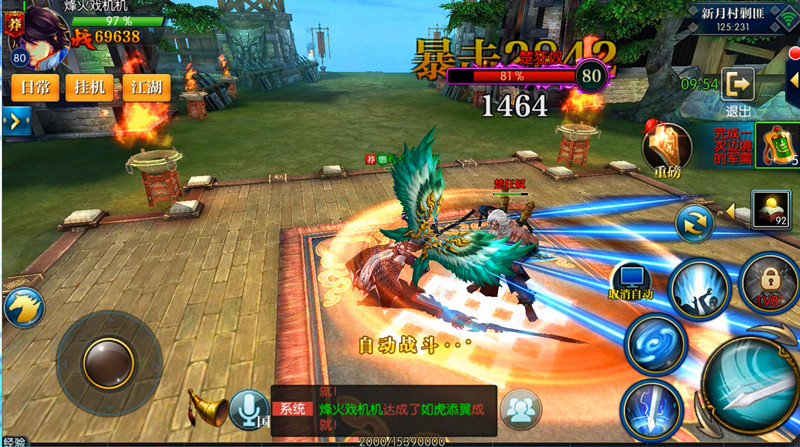
Task: Open the friends social icon
Action: (x=520, y=408)
